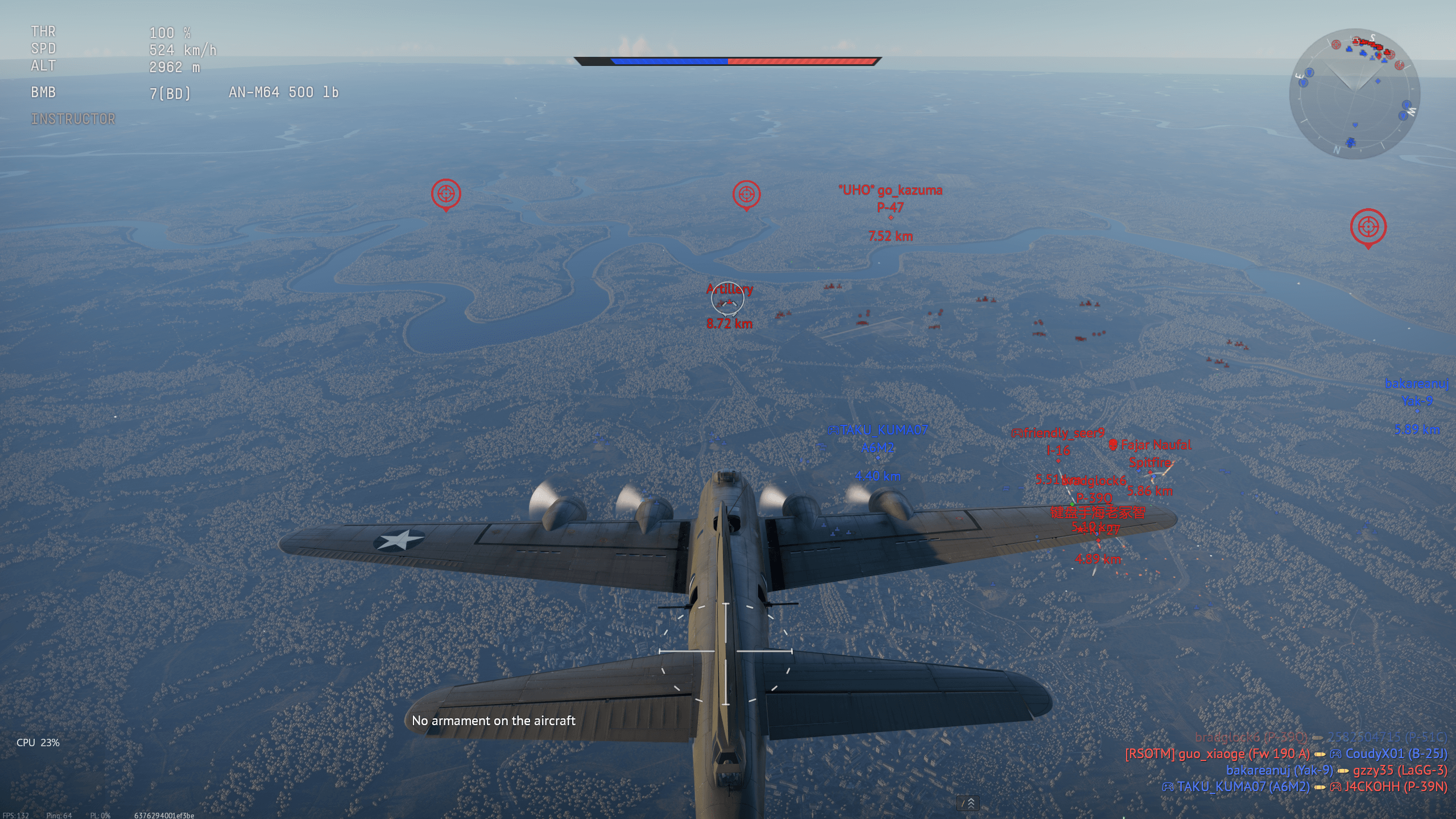Viewport: 1456px width, 819px height.
Task: Expand the chat log arrow button
Action: point(967,803)
